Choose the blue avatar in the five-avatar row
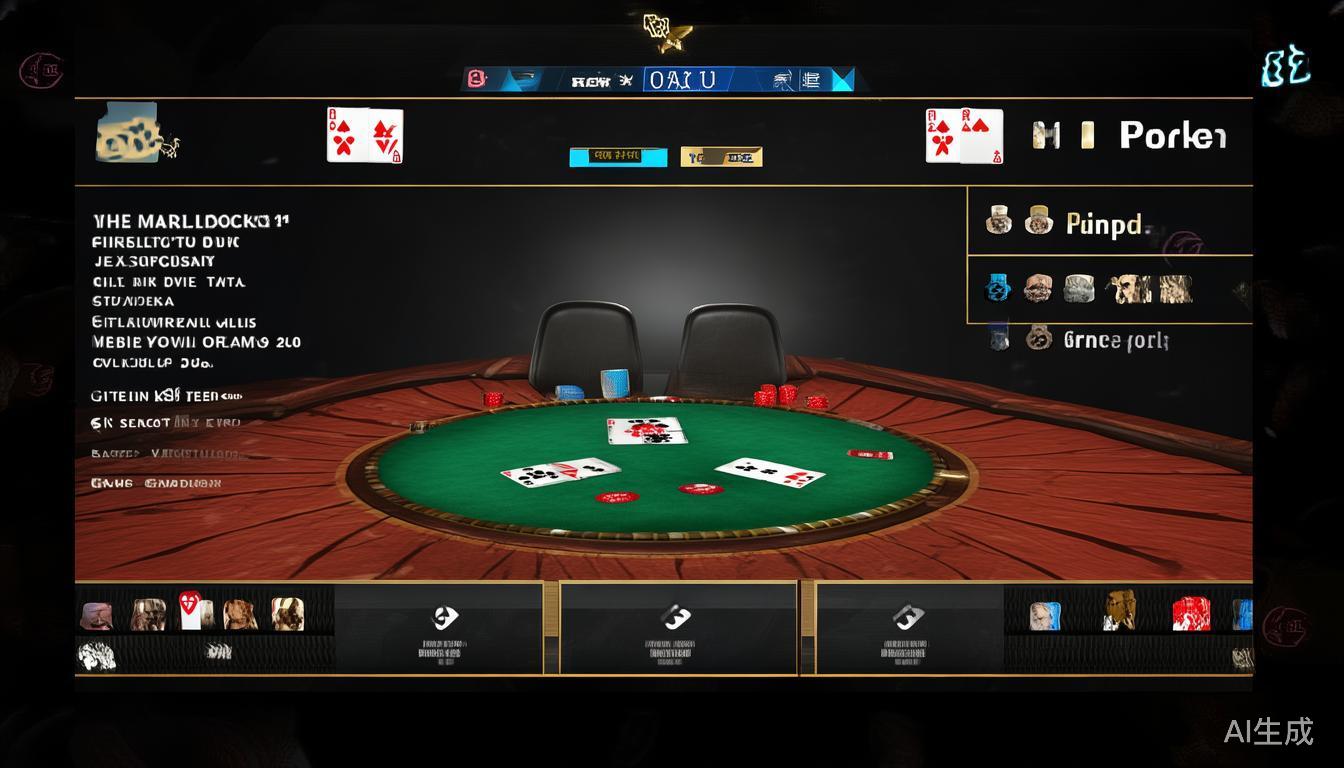 [997, 289]
